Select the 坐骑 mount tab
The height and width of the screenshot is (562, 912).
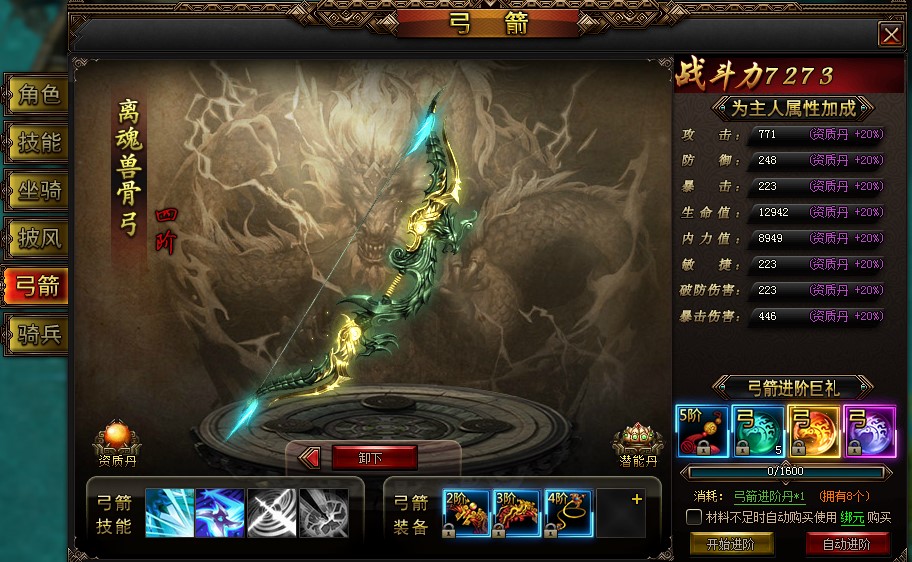38,191
